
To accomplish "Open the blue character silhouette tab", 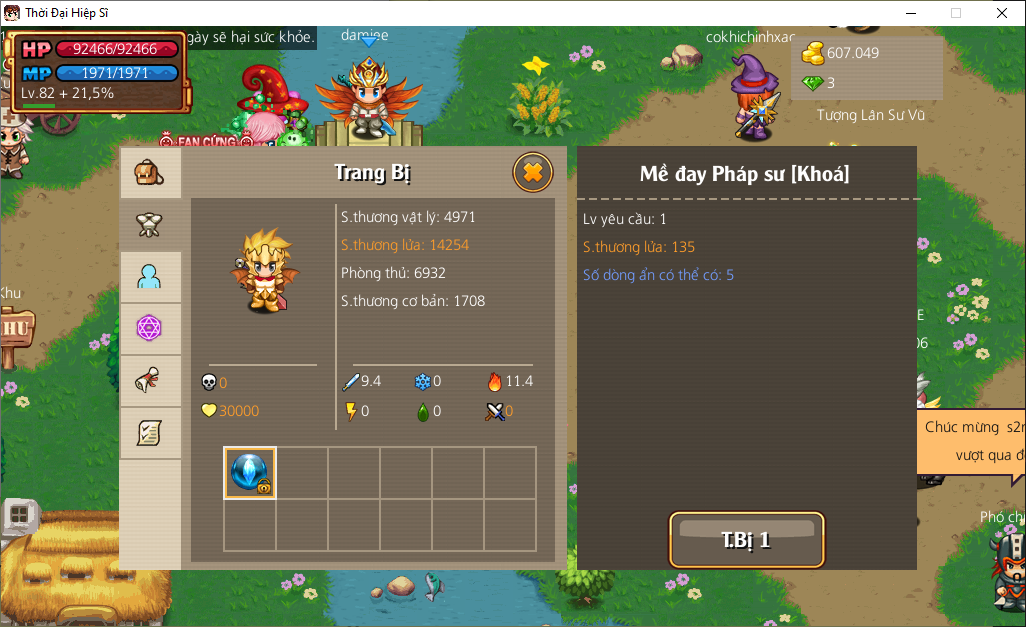I will [150, 277].
